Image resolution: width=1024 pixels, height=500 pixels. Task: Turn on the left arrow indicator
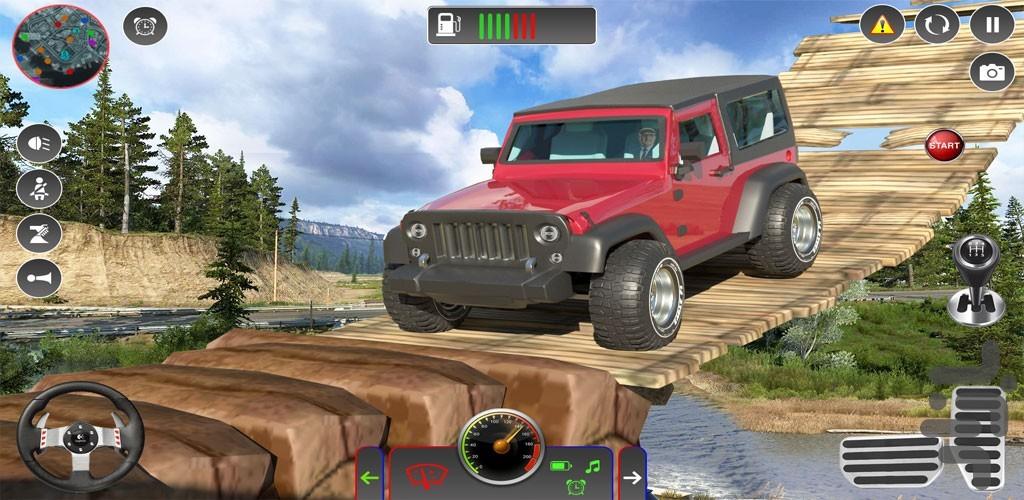point(369,477)
